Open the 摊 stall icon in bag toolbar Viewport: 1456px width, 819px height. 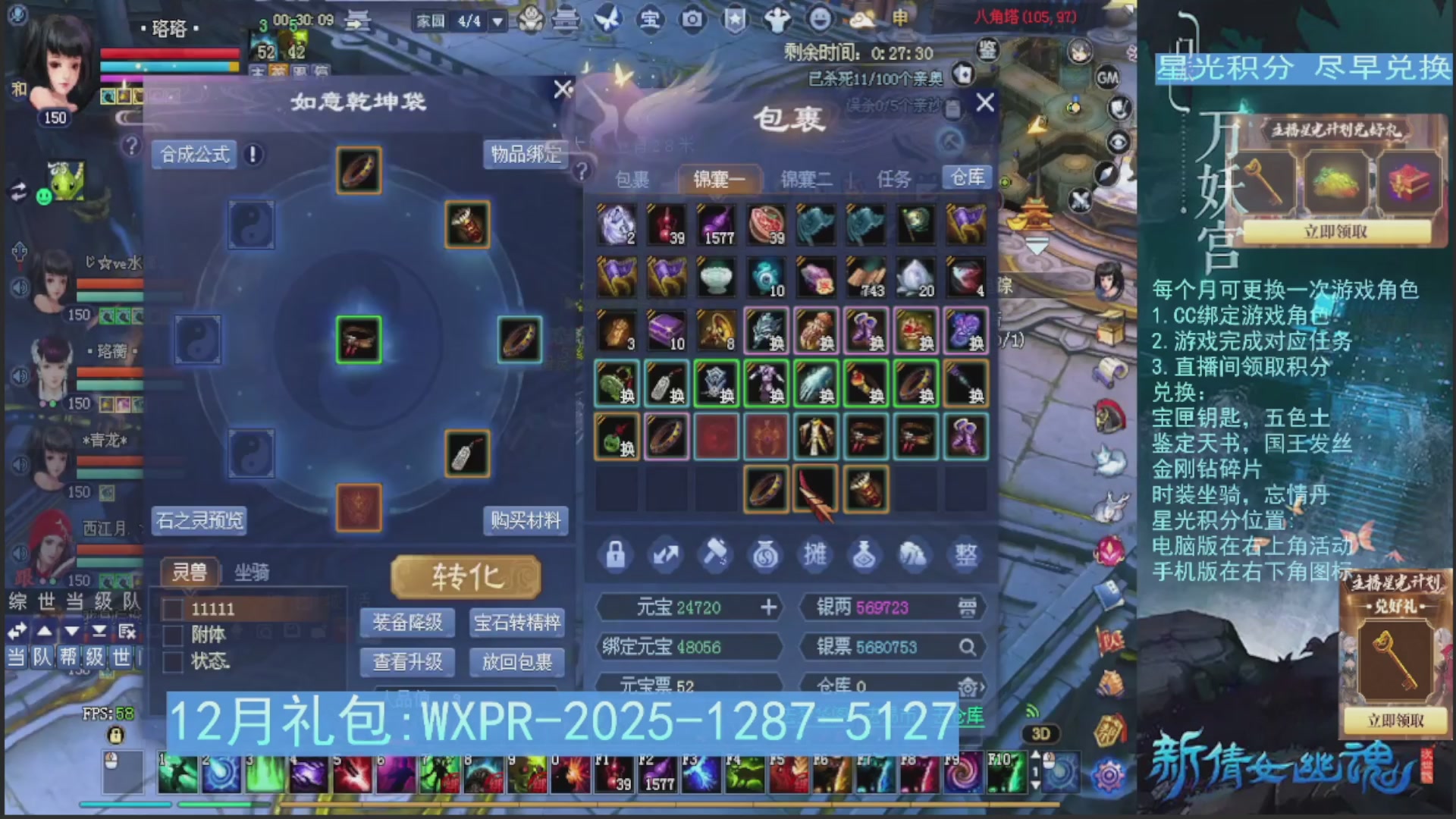[x=815, y=554]
